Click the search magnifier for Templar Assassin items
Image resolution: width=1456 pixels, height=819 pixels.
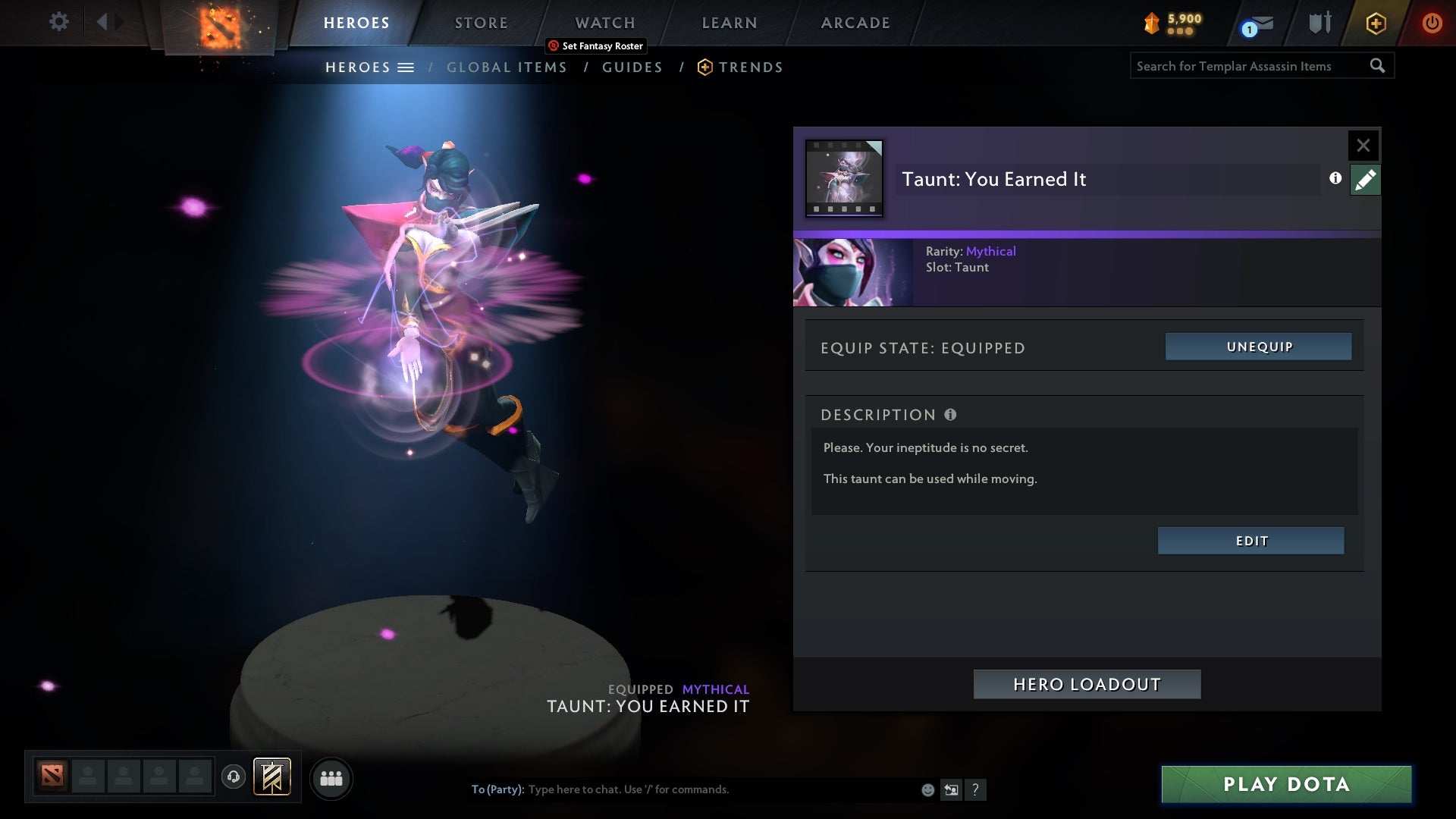pyautogui.click(x=1378, y=66)
